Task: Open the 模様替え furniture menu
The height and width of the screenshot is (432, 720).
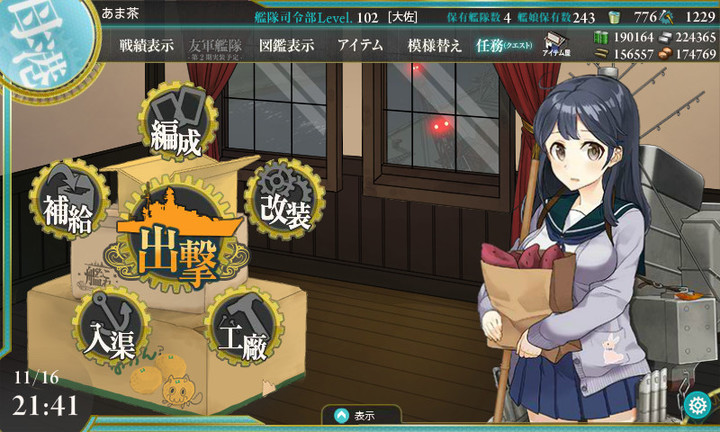Action: (433, 45)
